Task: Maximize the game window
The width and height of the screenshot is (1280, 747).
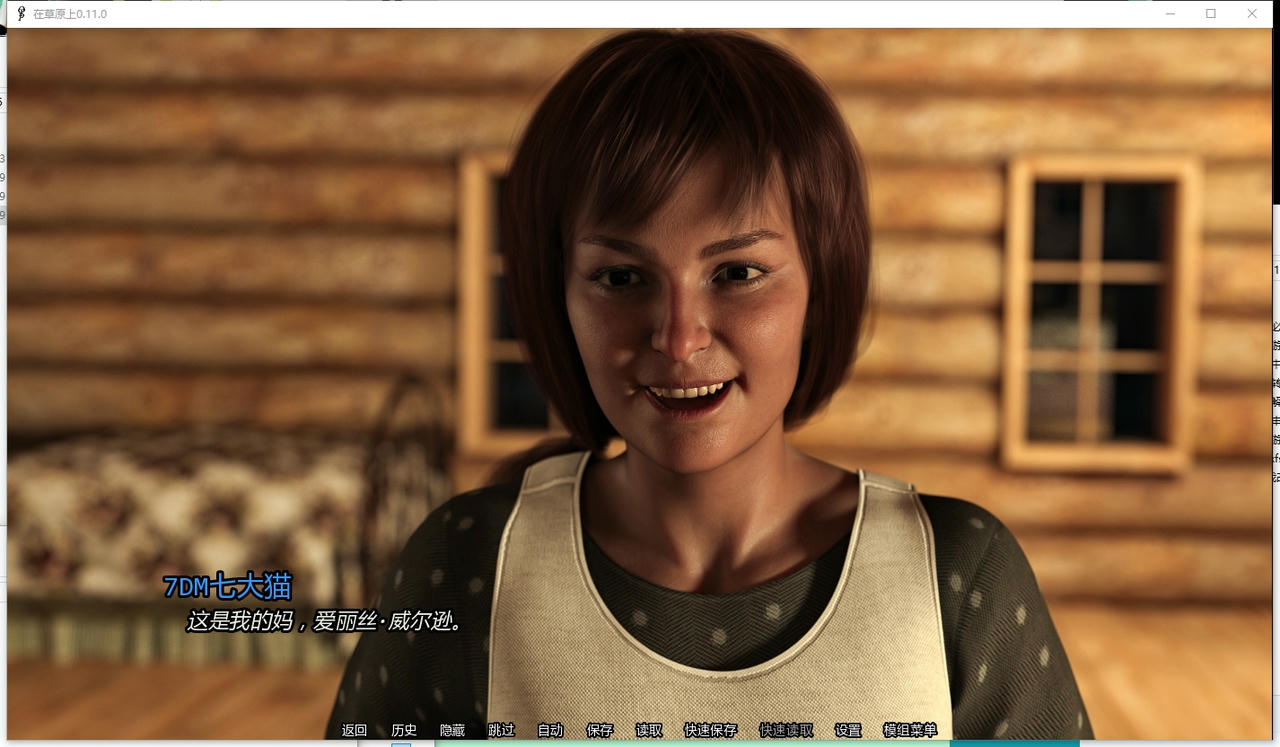Action: point(1211,14)
